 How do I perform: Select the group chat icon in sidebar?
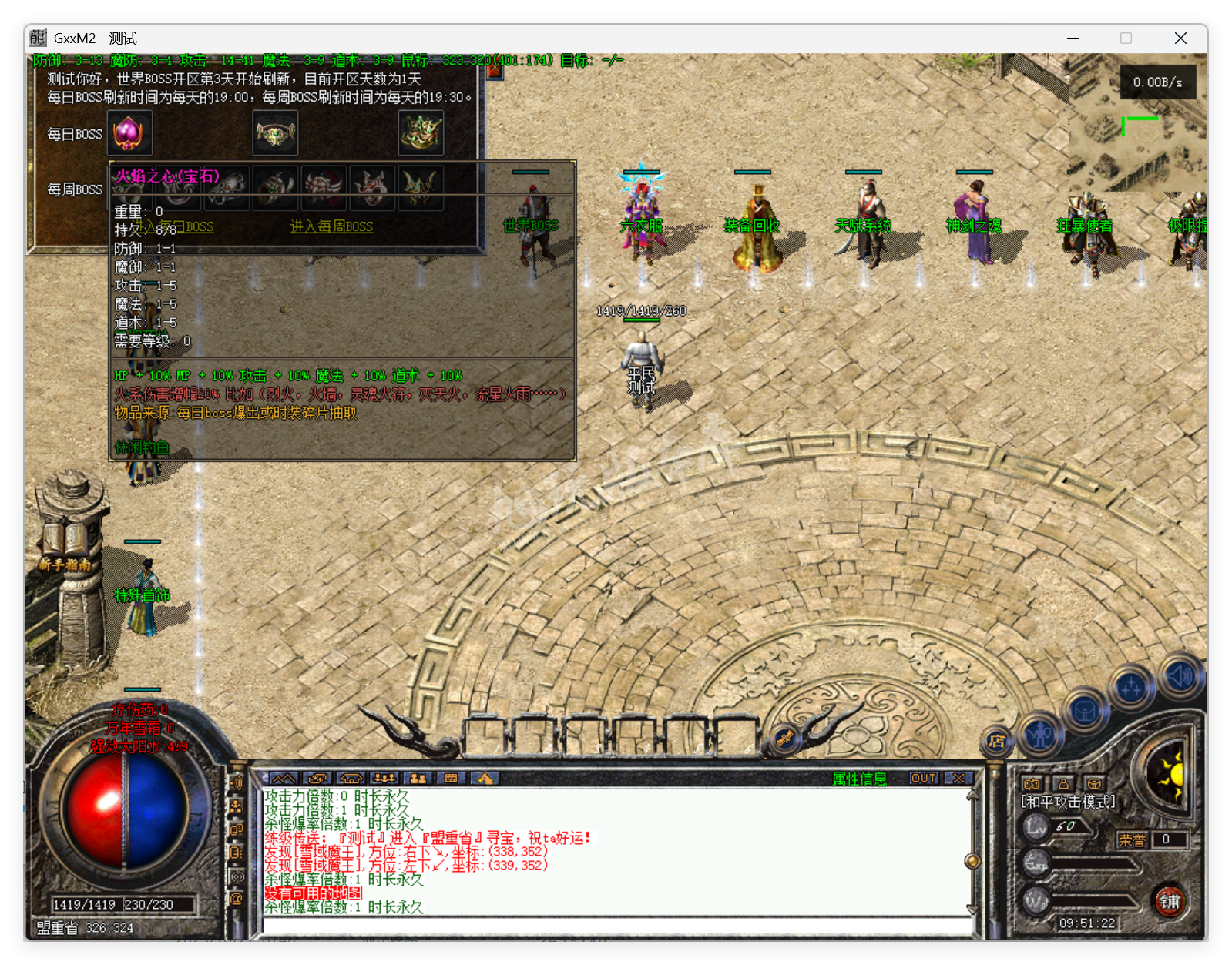coord(236,806)
